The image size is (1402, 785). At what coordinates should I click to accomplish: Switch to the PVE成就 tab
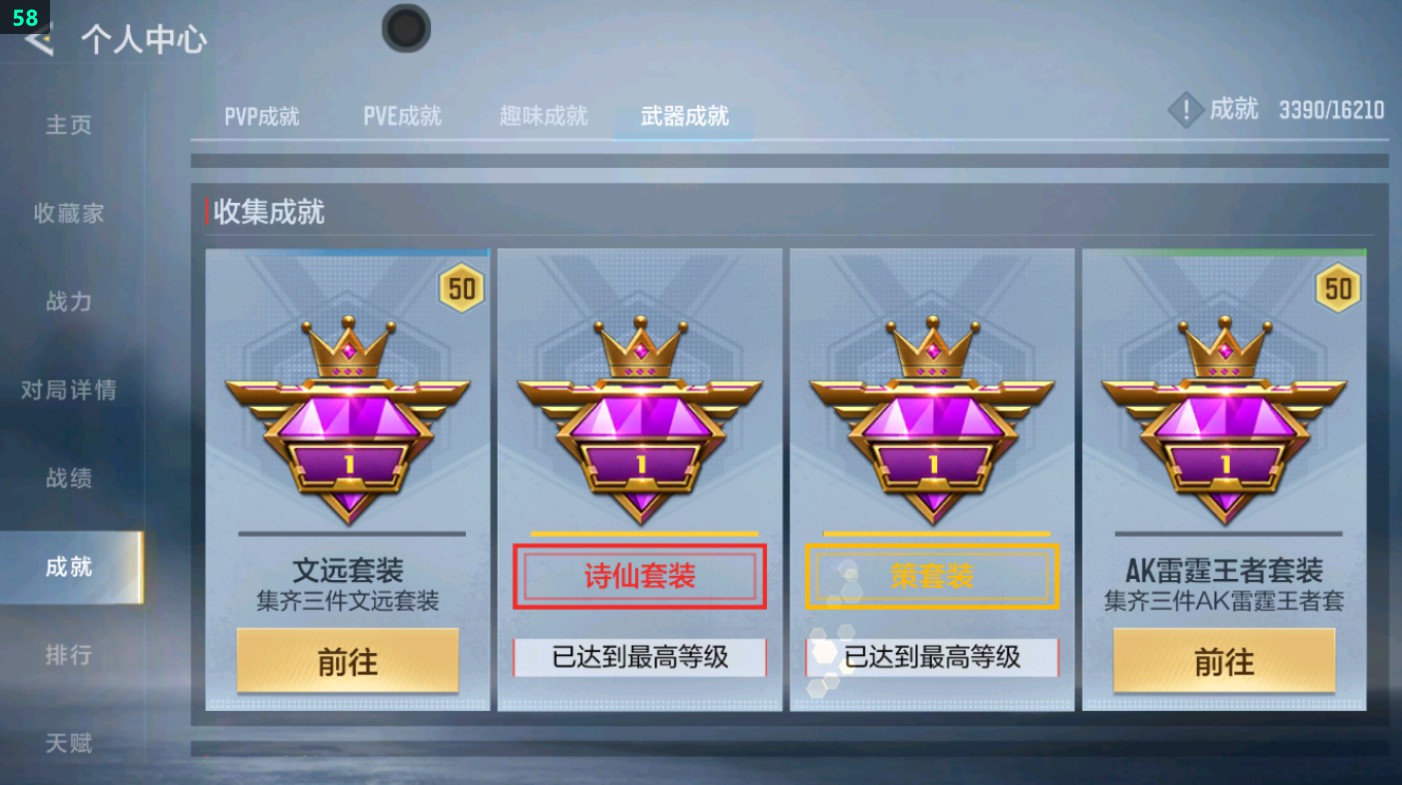402,116
